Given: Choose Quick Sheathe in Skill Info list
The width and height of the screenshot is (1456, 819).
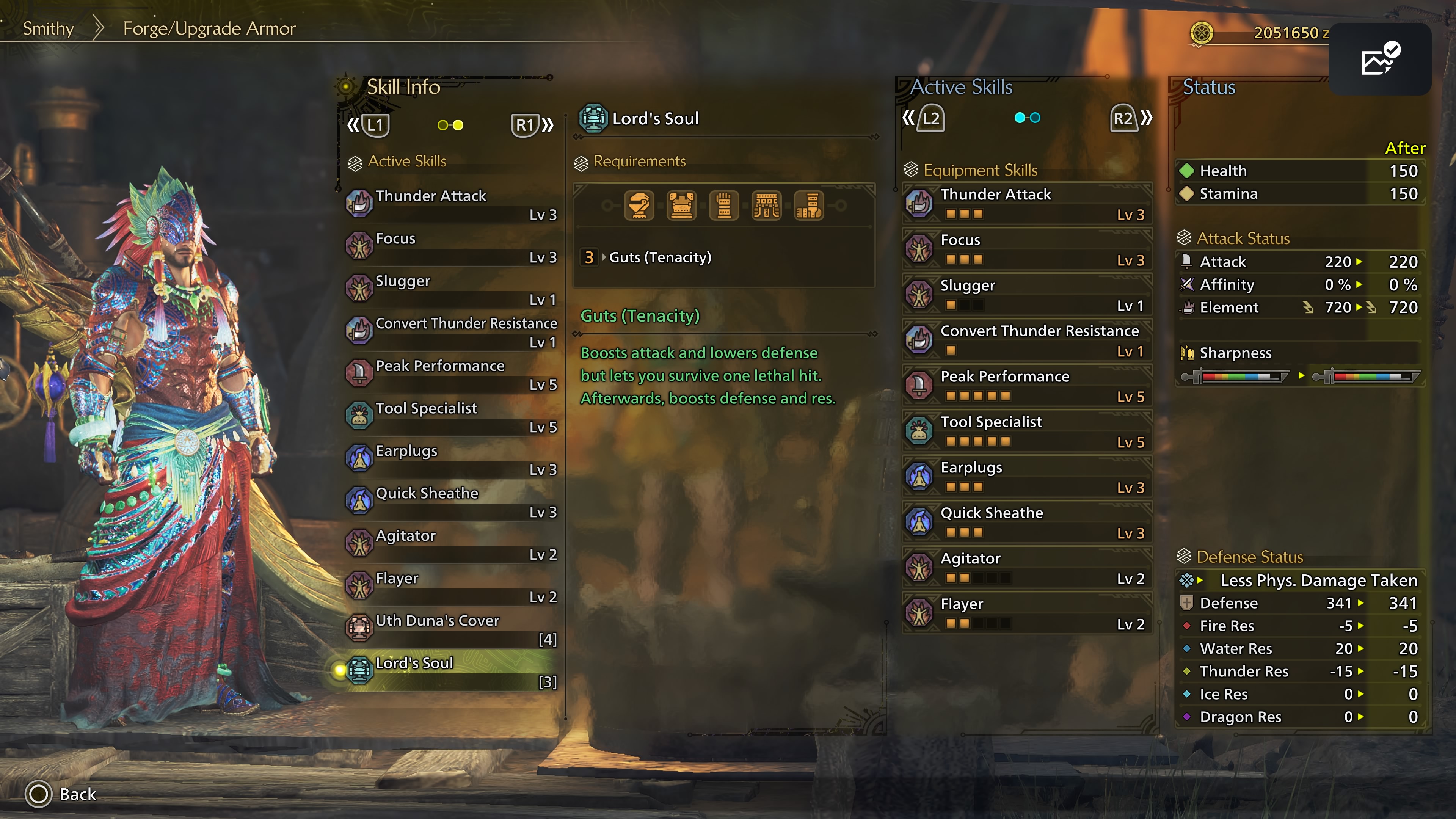Looking at the screenshot, I should 451,502.
